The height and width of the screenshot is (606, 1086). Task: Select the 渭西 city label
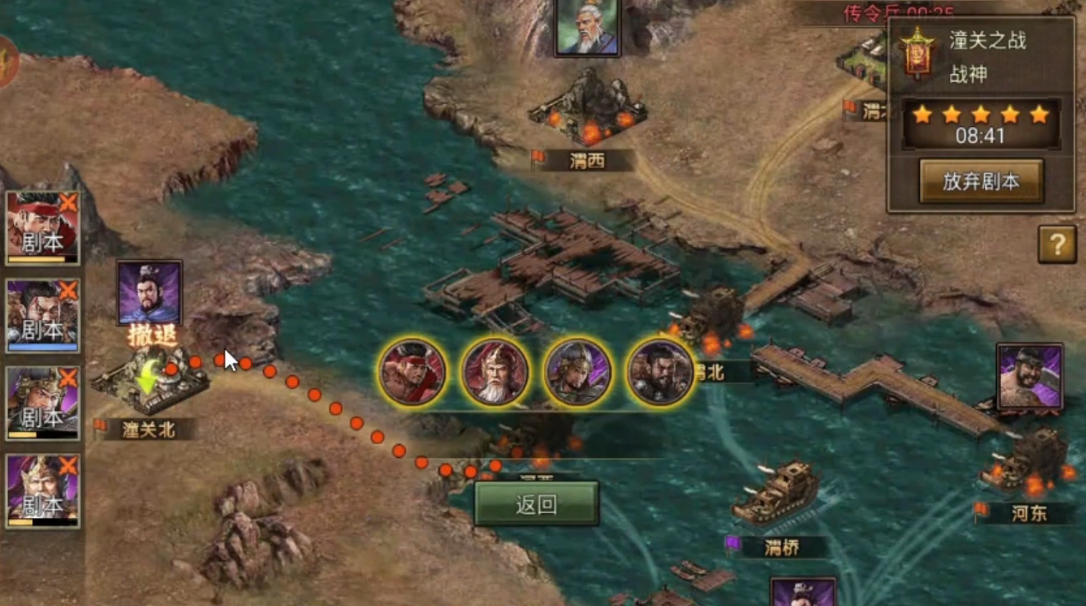[587, 160]
